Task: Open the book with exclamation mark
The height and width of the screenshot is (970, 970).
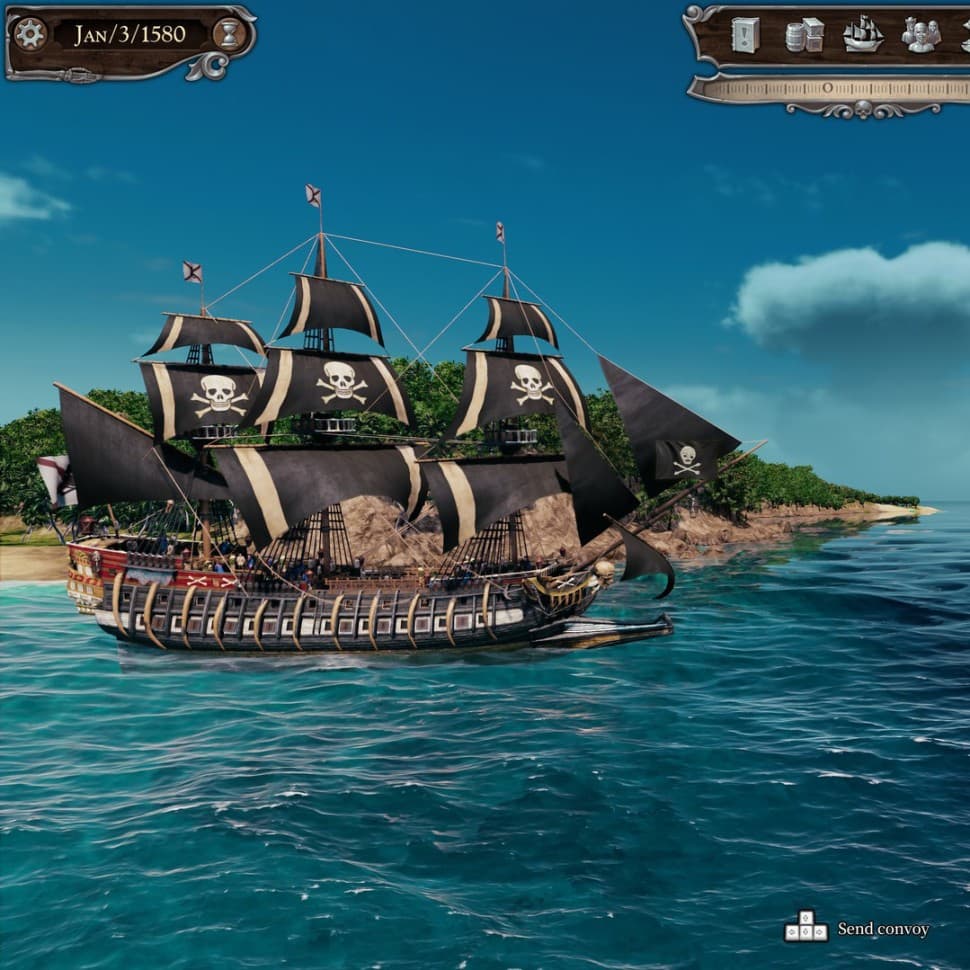Action: pos(745,35)
